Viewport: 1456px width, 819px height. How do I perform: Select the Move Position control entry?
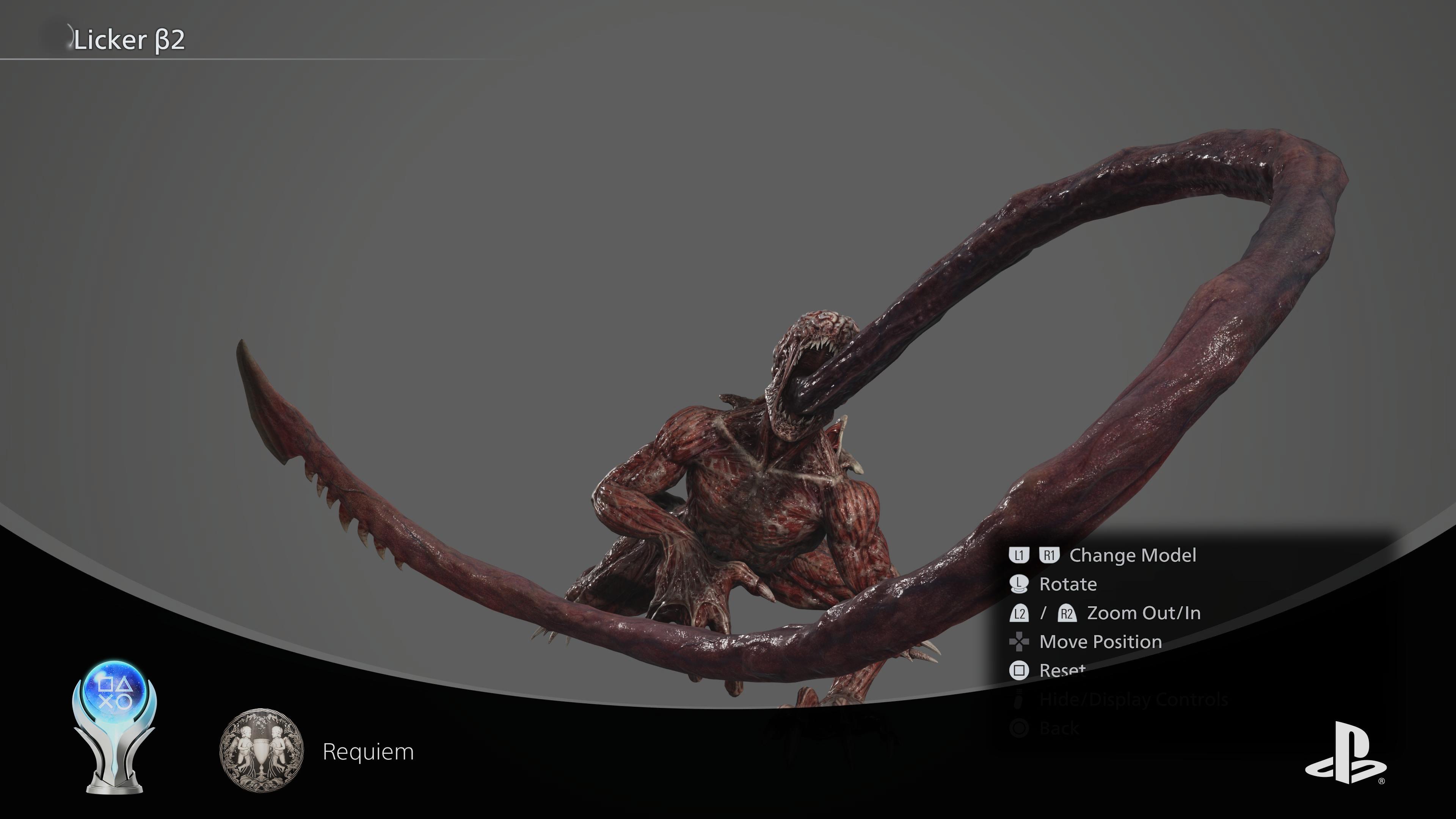pos(1100,642)
